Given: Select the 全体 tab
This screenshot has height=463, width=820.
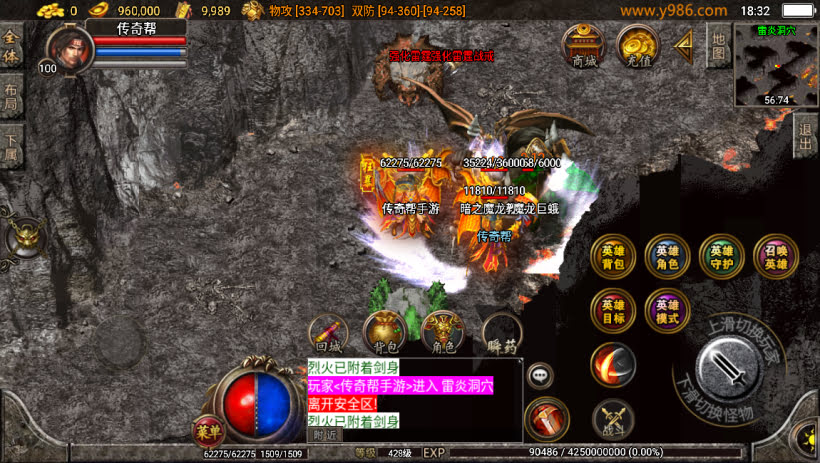Looking at the screenshot, I should pos(11,46).
